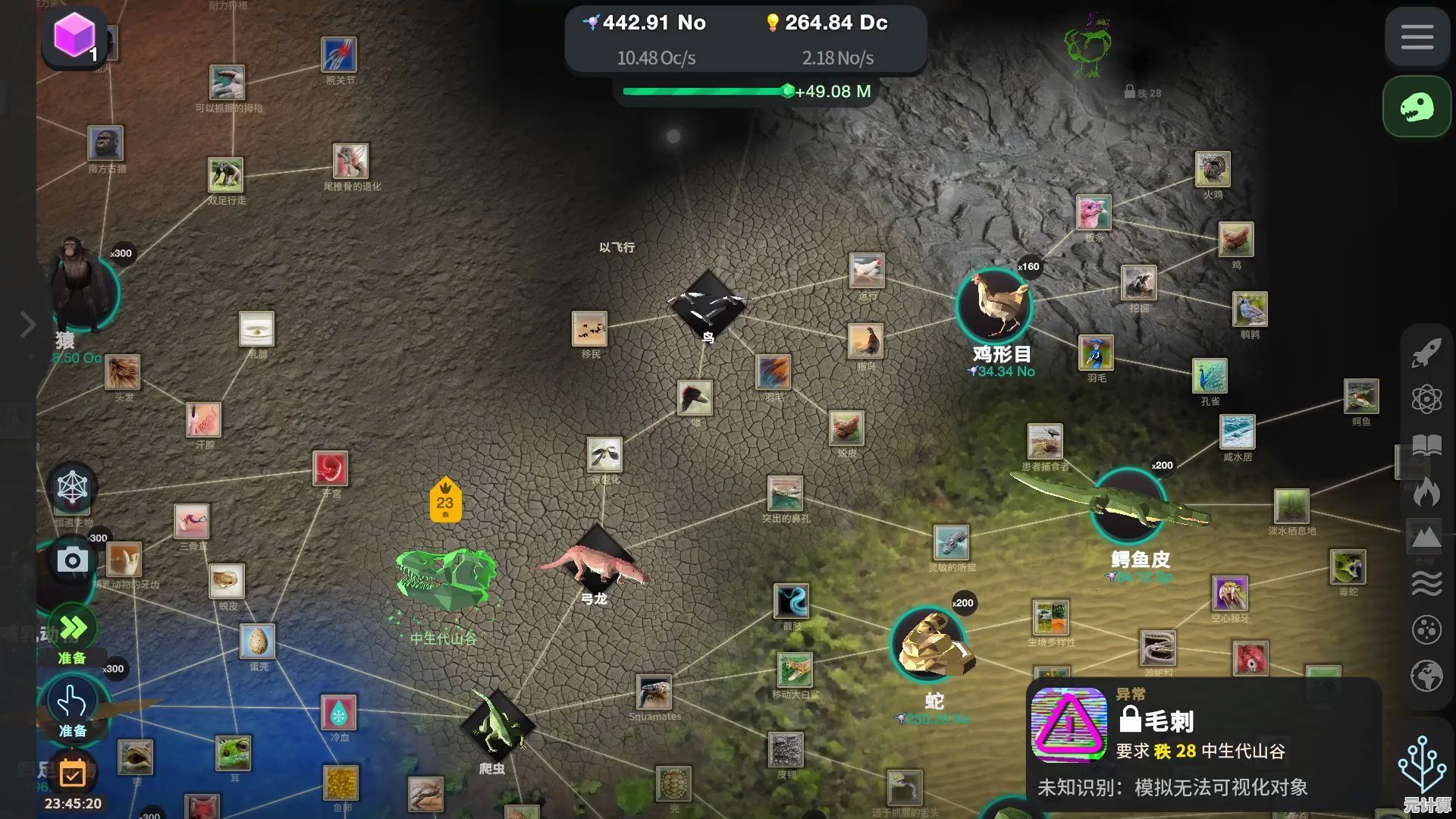Take a screenshot with camera button
The width and height of the screenshot is (1456, 819).
73,560
